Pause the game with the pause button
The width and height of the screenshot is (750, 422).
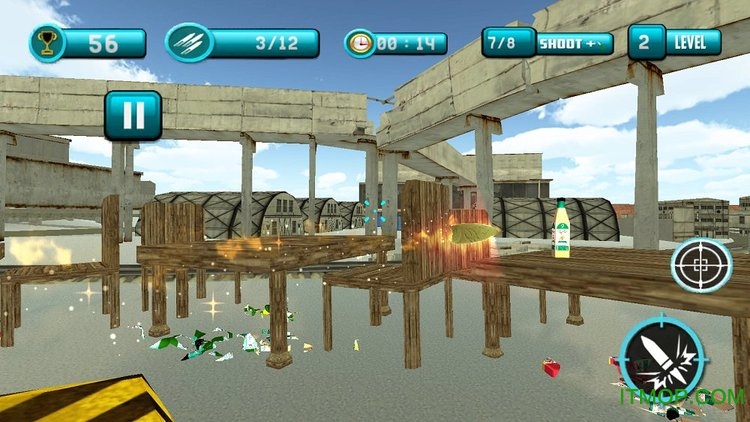click(x=132, y=115)
